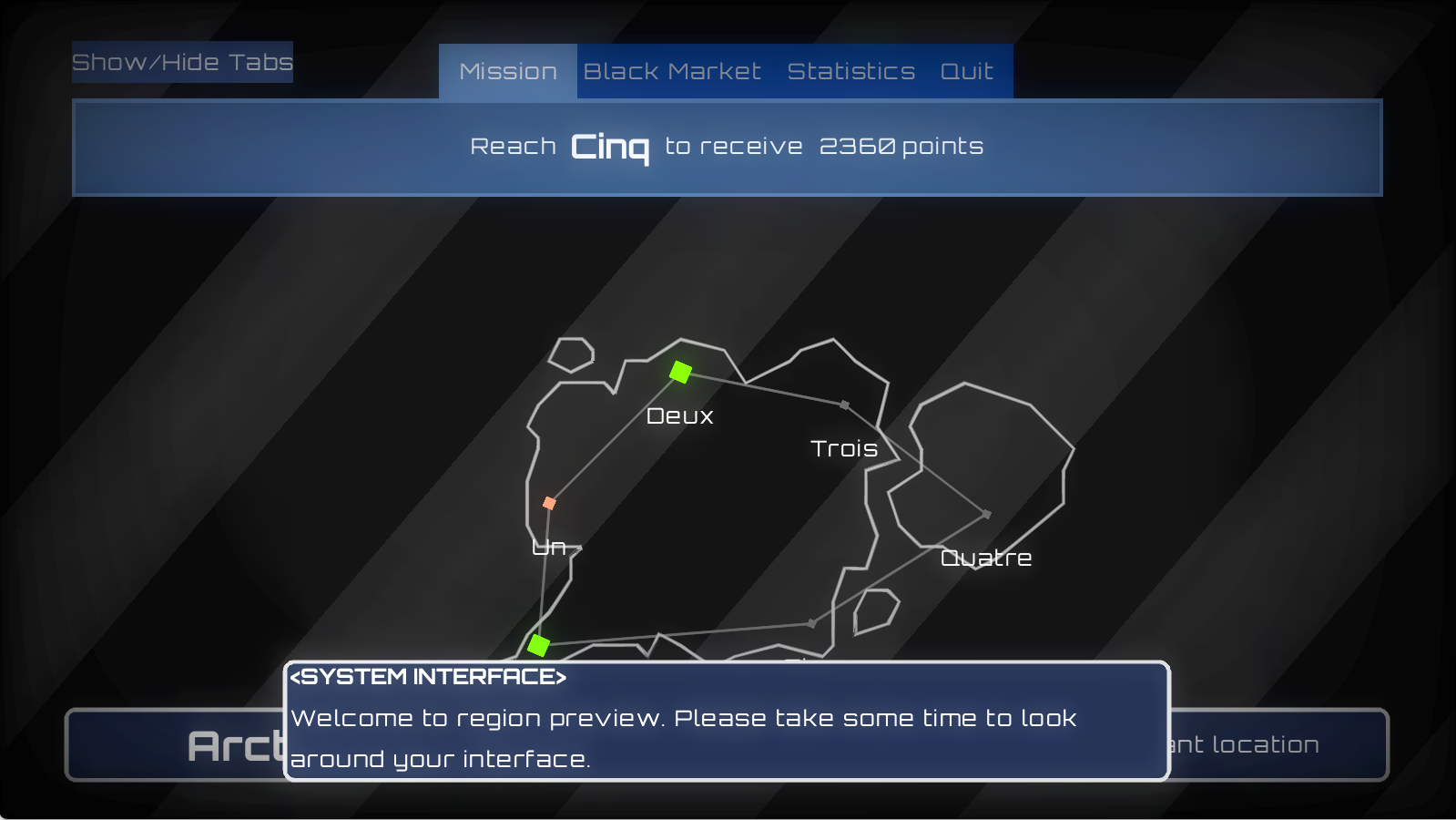Select the Quit tab
The width and height of the screenshot is (1456, 820).
coord(966,71)
